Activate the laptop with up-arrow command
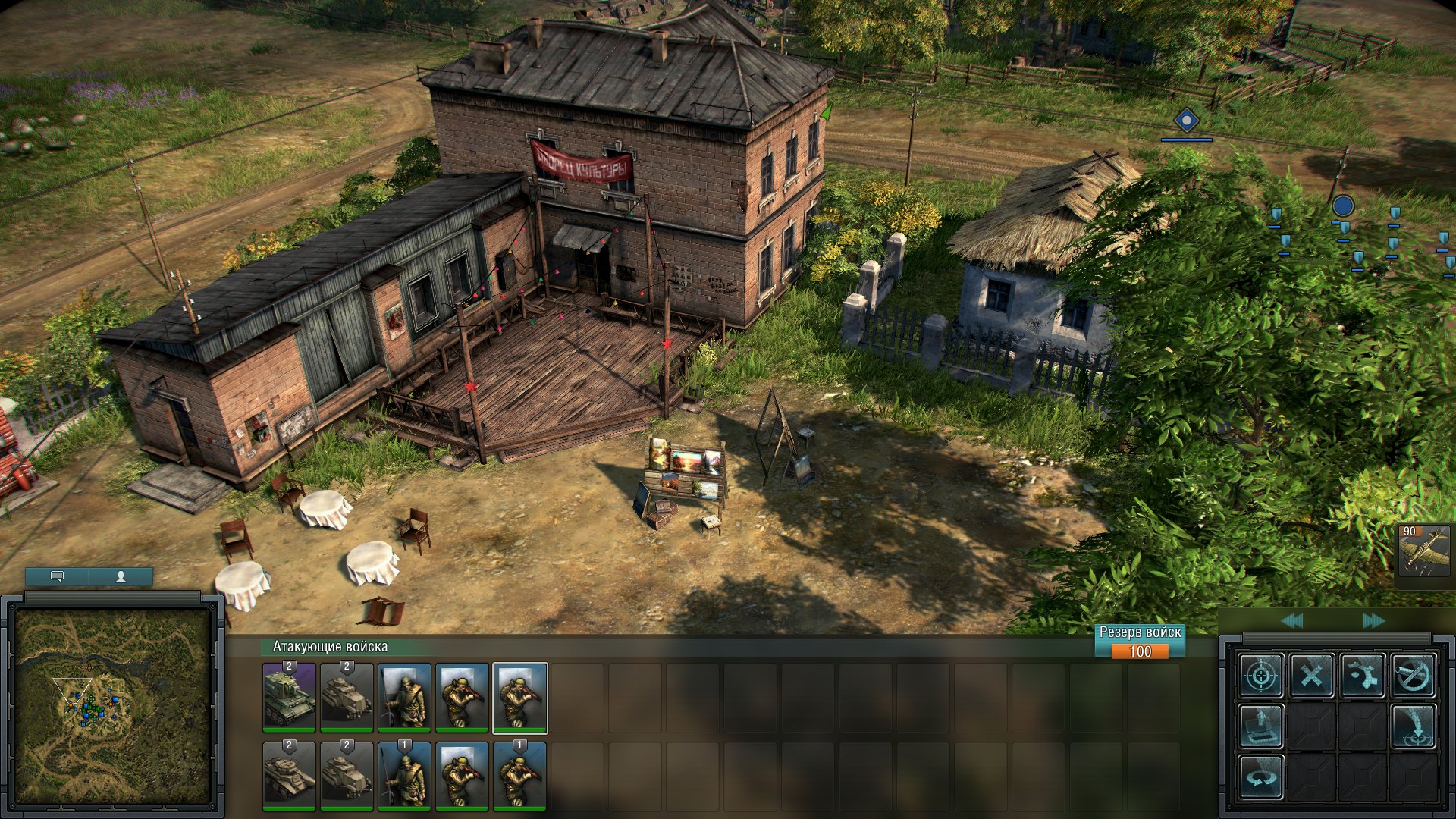This screenshot has width=1456, height=819. point(1261,726)
